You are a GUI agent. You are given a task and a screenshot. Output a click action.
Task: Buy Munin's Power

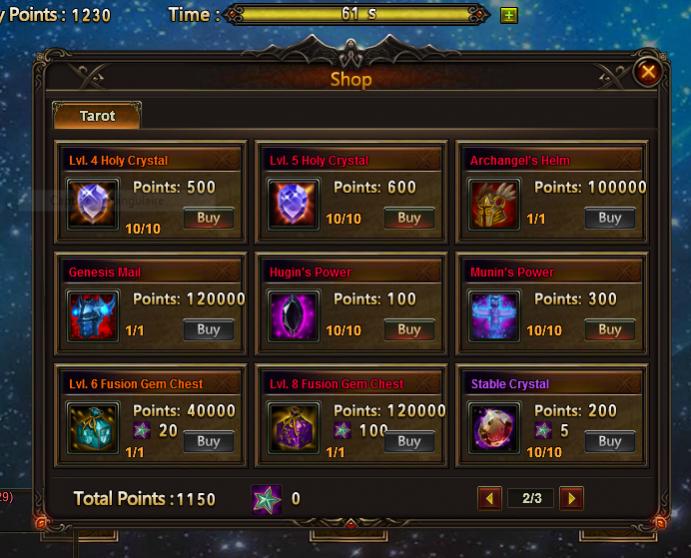(609, 329)
